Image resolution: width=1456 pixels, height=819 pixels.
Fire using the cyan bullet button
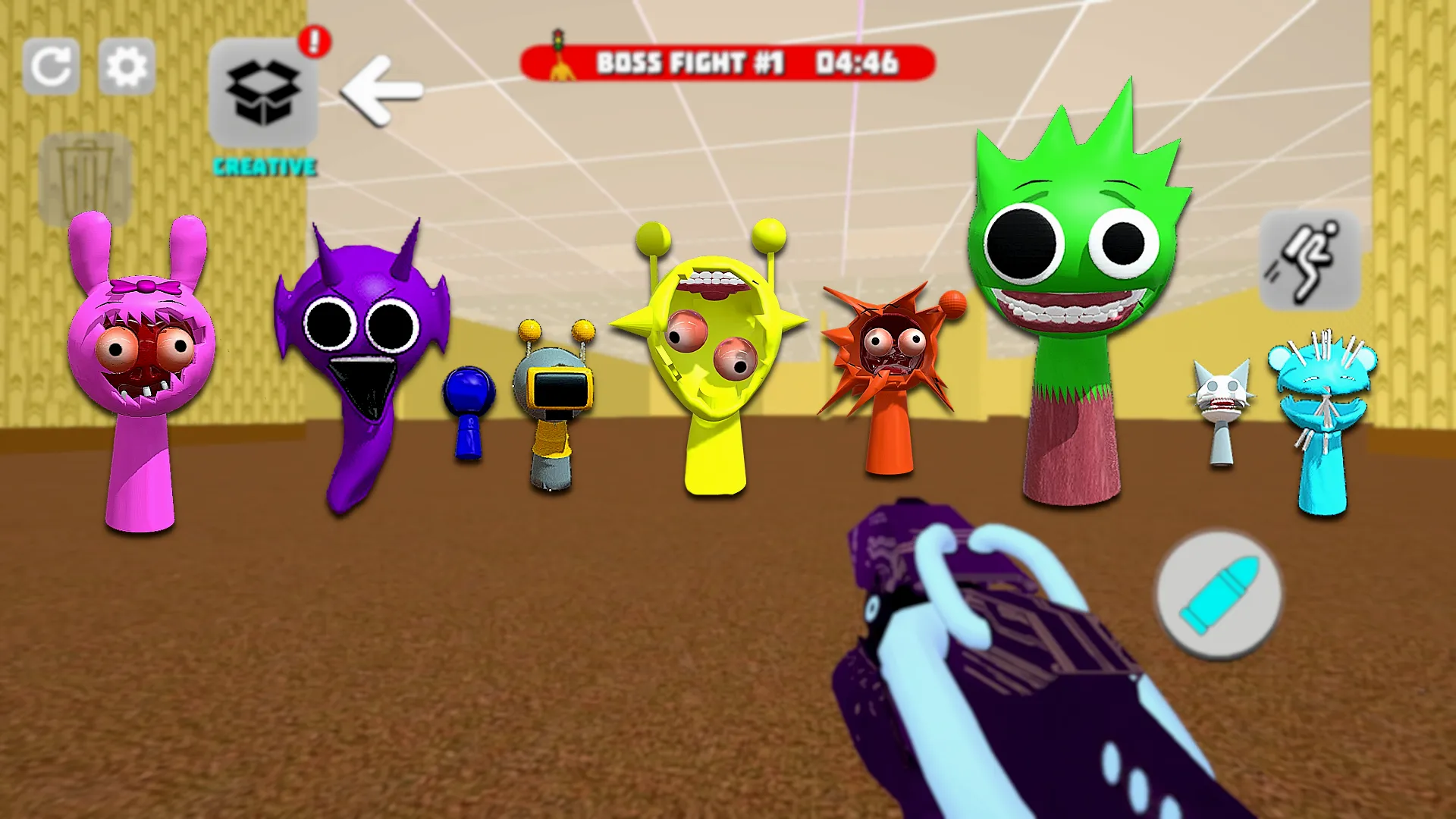[1219, 595]
